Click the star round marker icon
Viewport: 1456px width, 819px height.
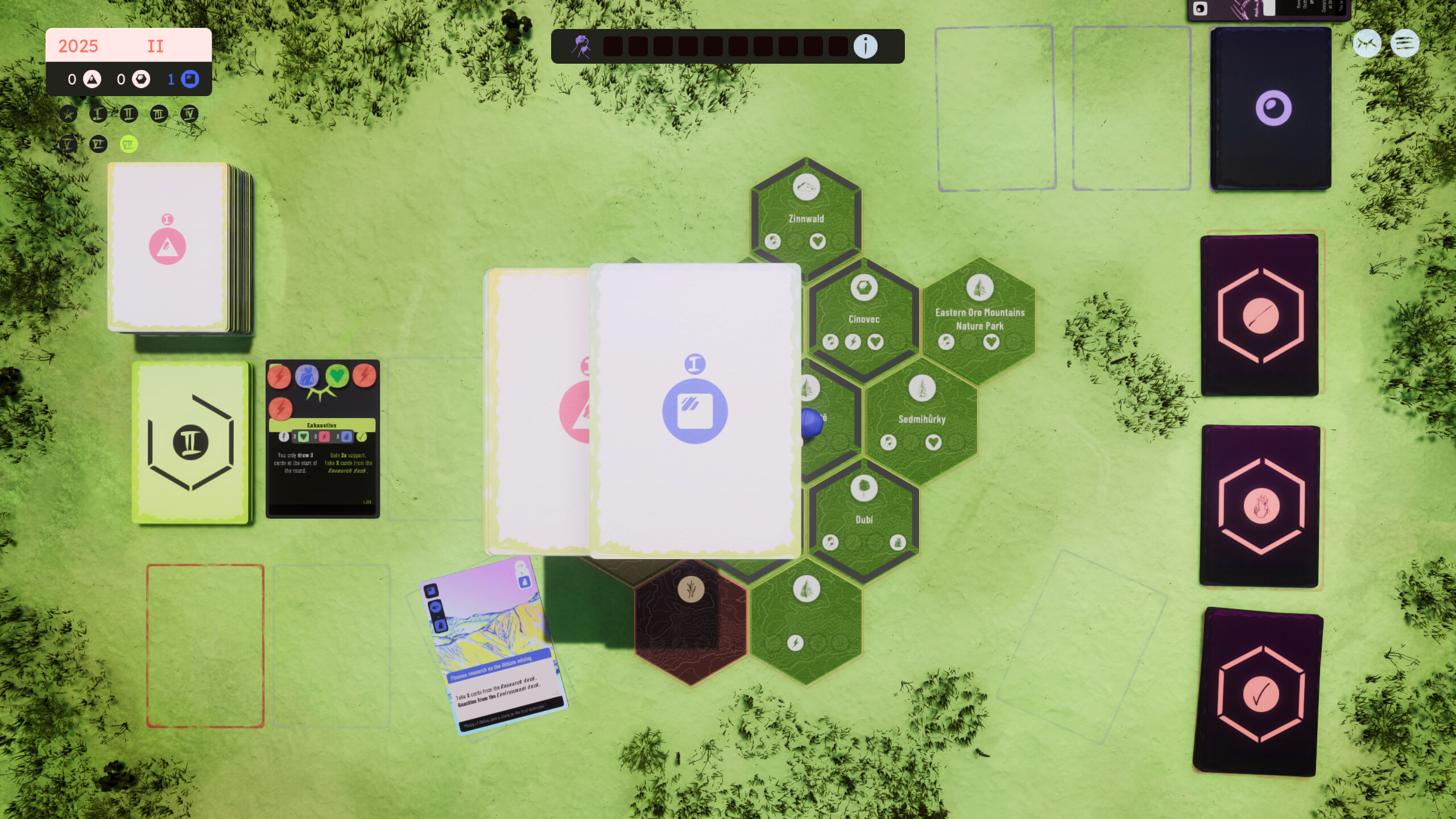point(68,113)
